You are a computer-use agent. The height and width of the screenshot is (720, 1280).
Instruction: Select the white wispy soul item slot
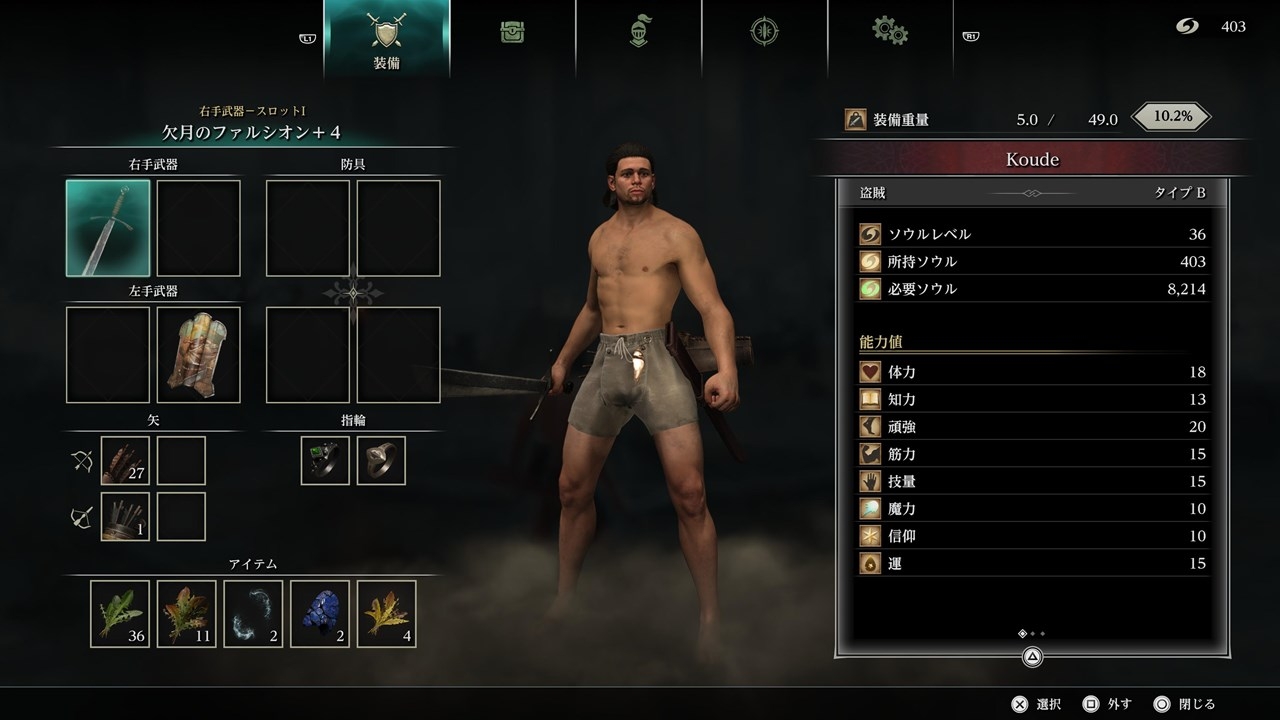tap(254, 614)
